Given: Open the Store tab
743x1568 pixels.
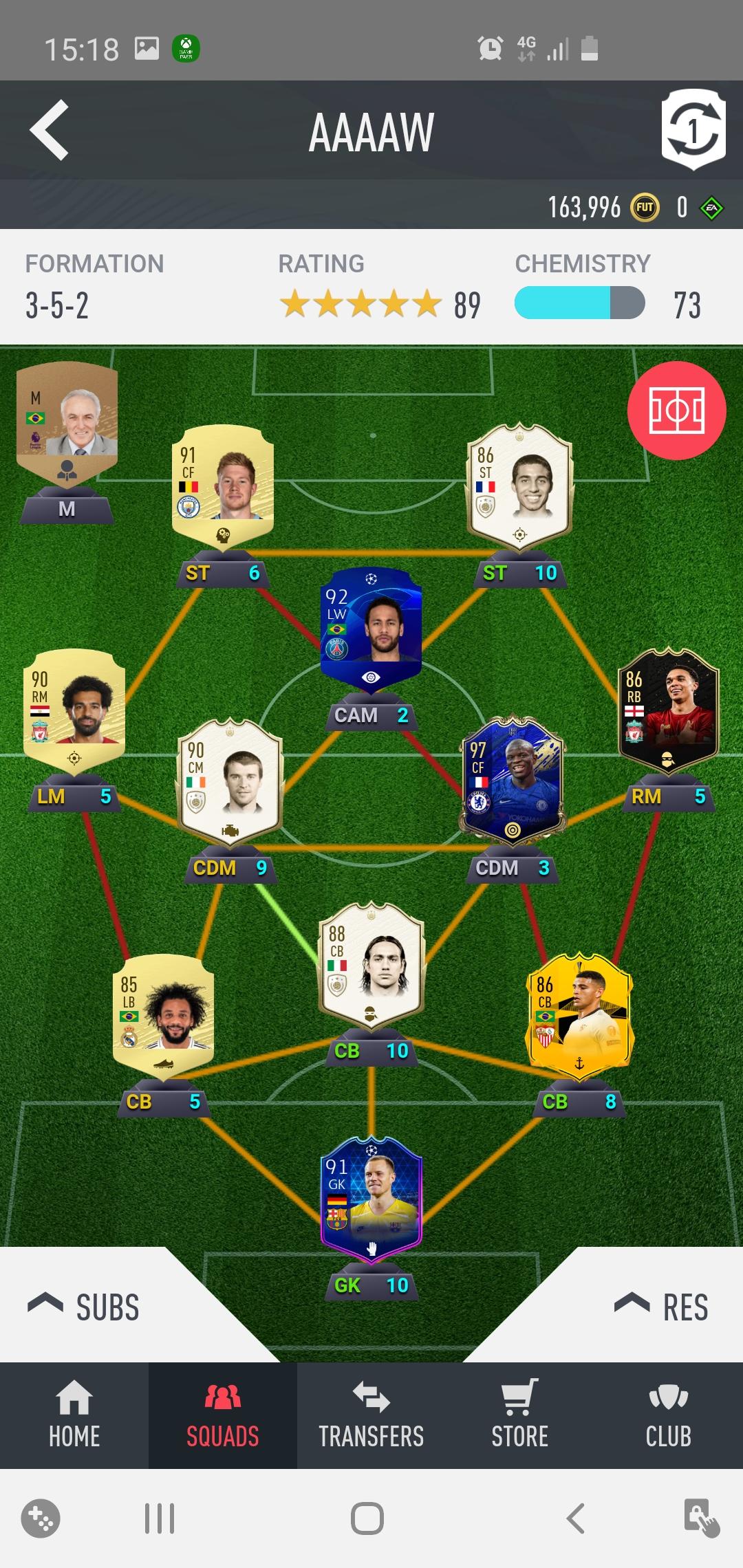Looking at the screenshot, I should coord(520,1416).
